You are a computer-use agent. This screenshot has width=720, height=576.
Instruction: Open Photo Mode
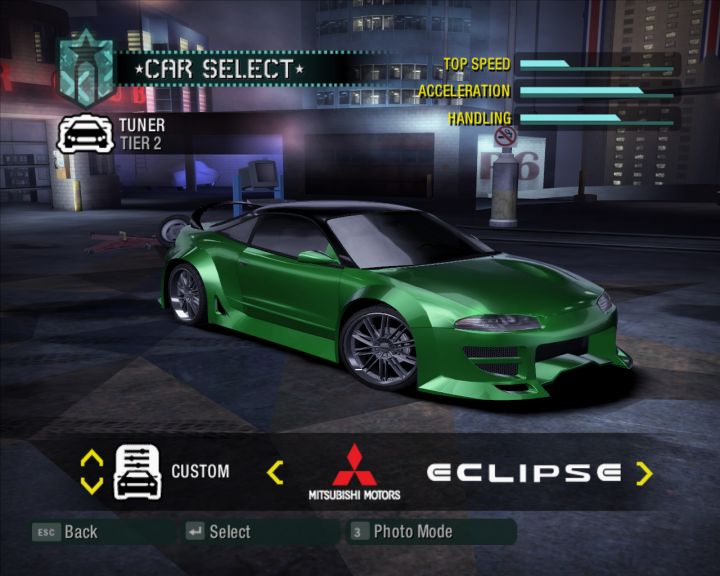(x=402, y=532)
